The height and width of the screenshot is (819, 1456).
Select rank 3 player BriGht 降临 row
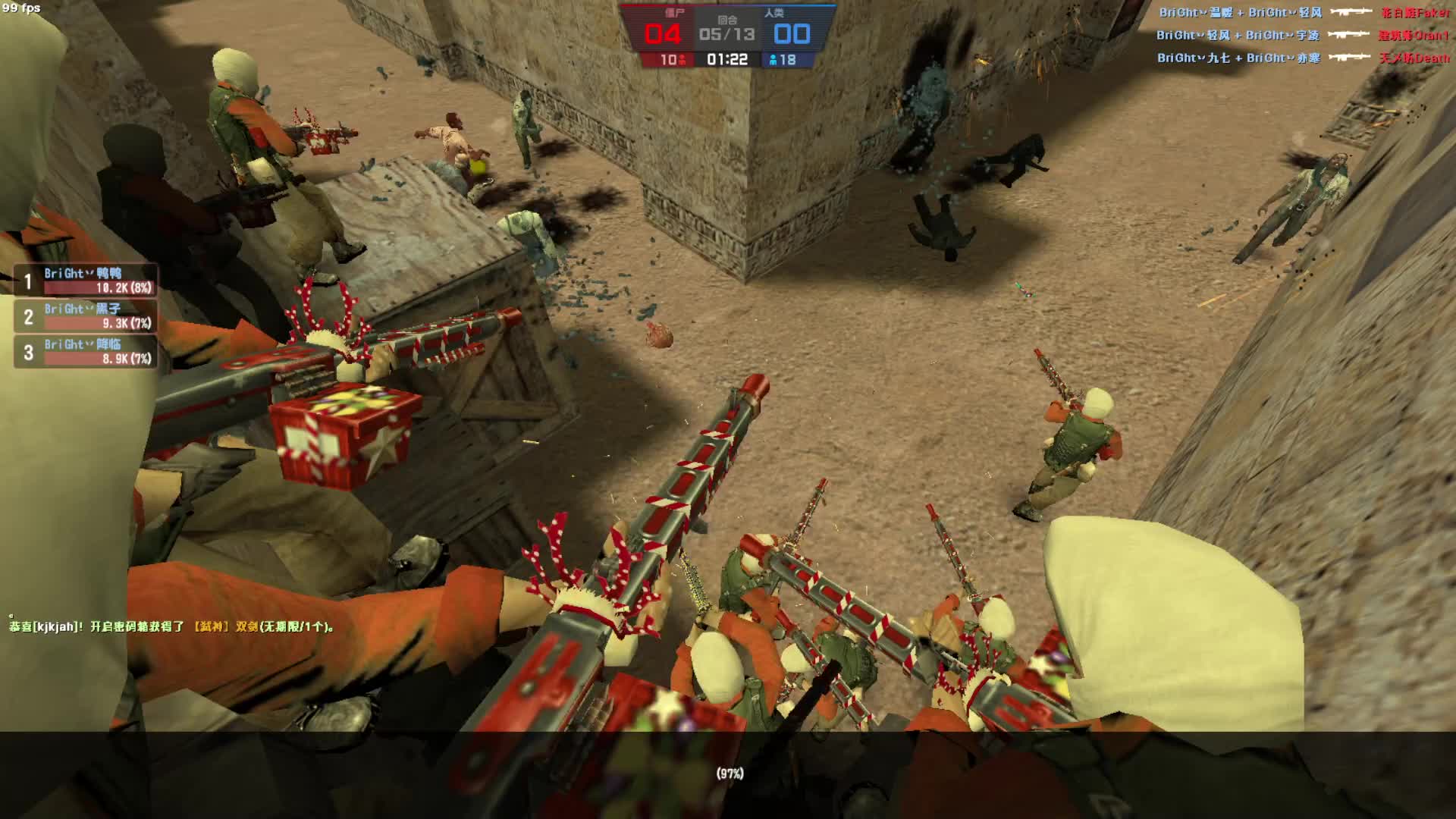(86, 352)
